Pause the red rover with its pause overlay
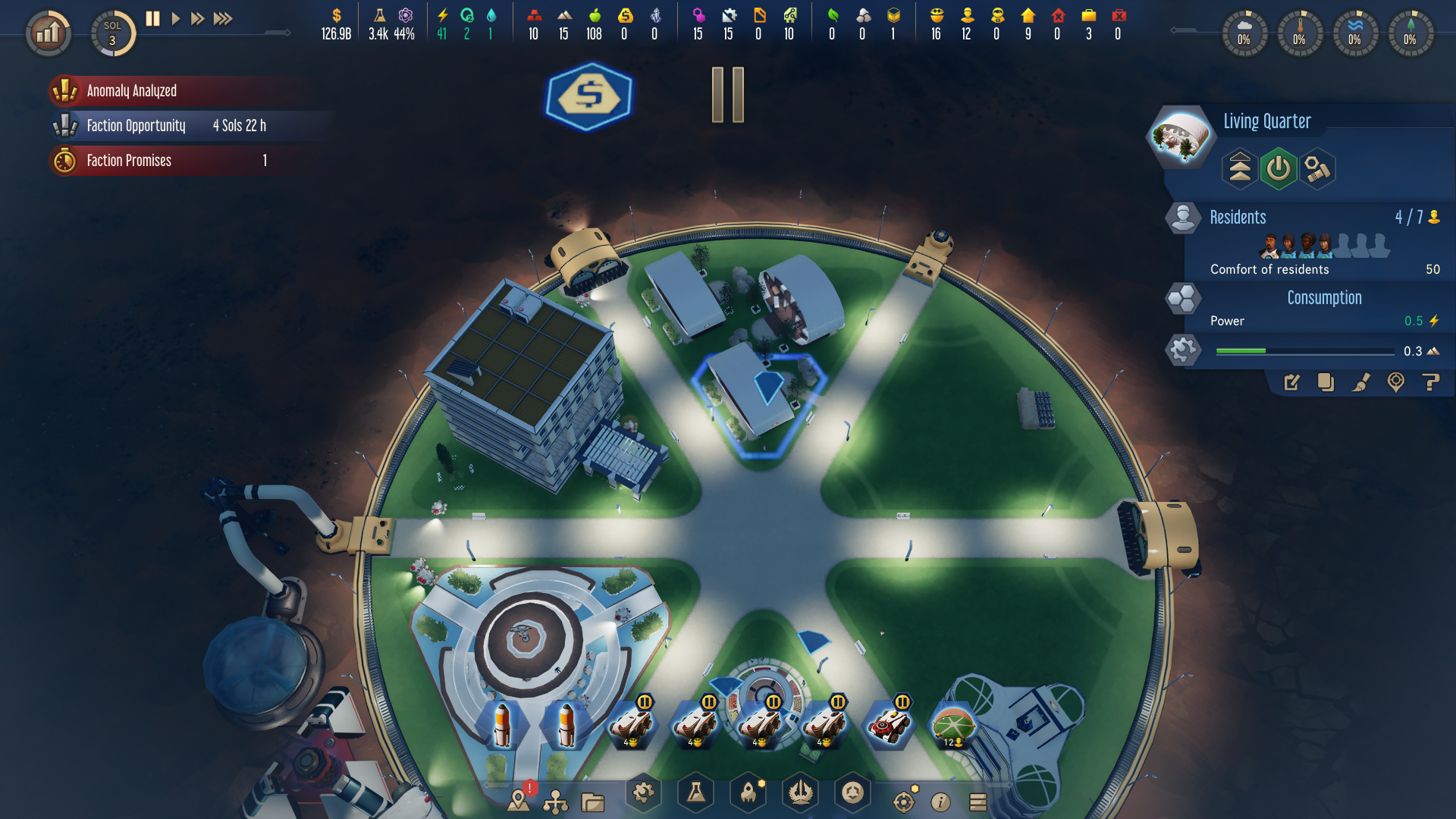The width and height of the screenshot is (1456, 819). coord(902,701)
